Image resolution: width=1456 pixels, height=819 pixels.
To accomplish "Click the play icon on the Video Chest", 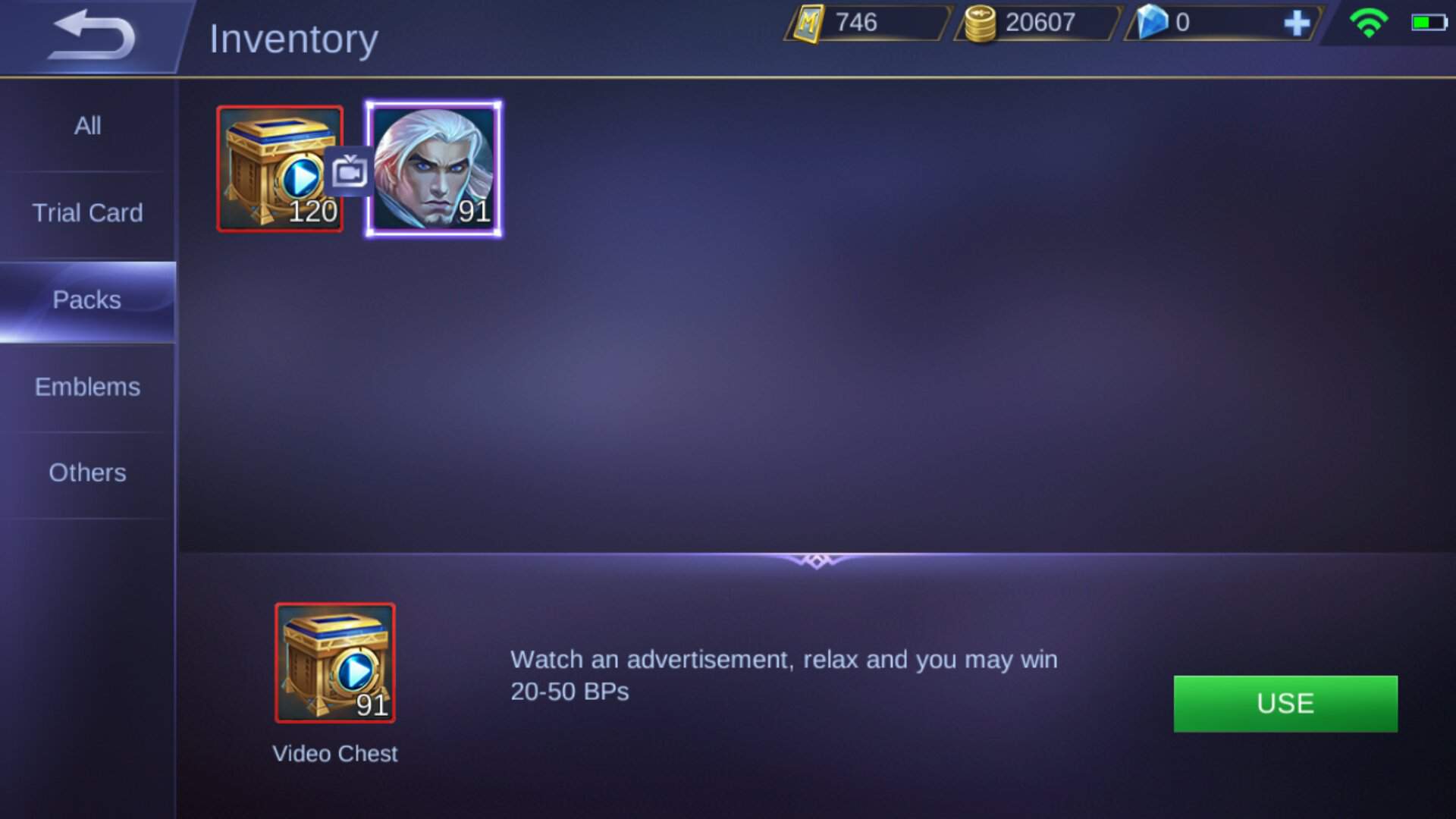I will click(302, 176).
